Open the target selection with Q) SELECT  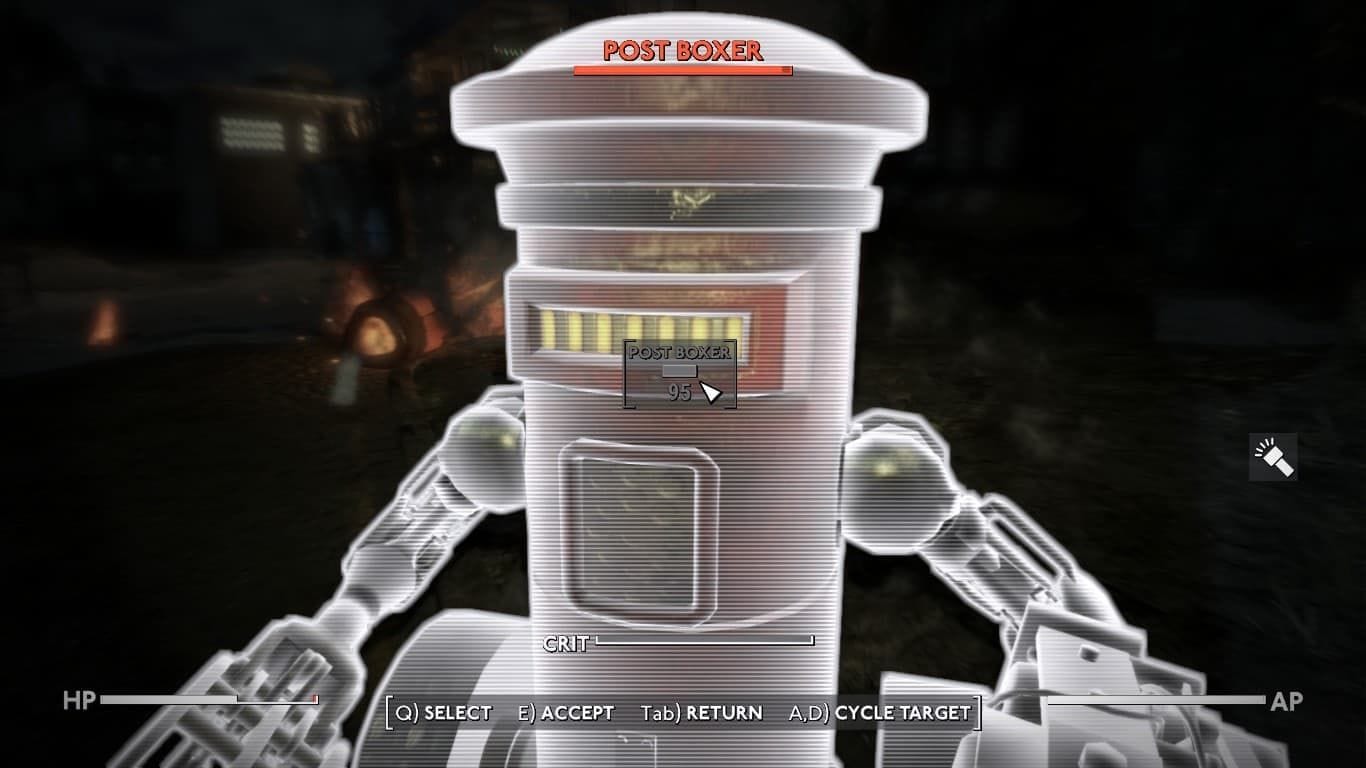click(x=442, y=714)
